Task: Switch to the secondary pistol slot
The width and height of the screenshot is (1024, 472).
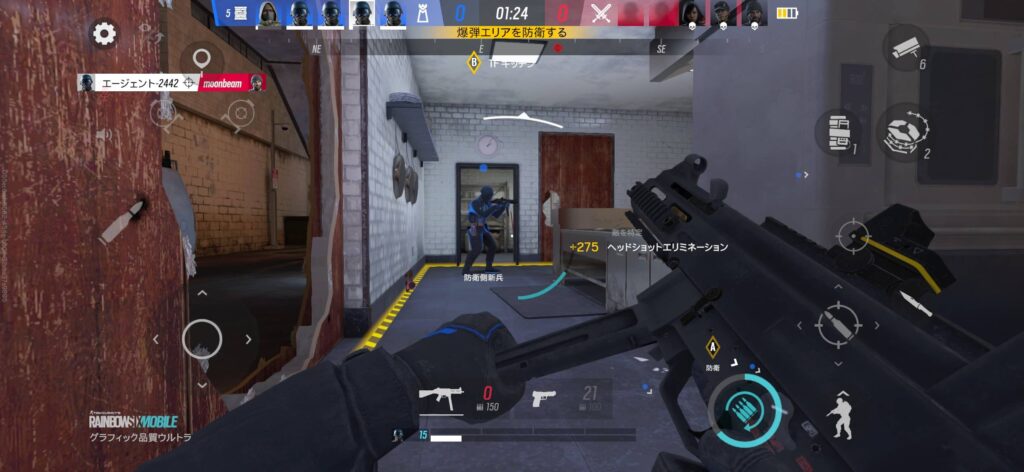Action: click(543, 396)
